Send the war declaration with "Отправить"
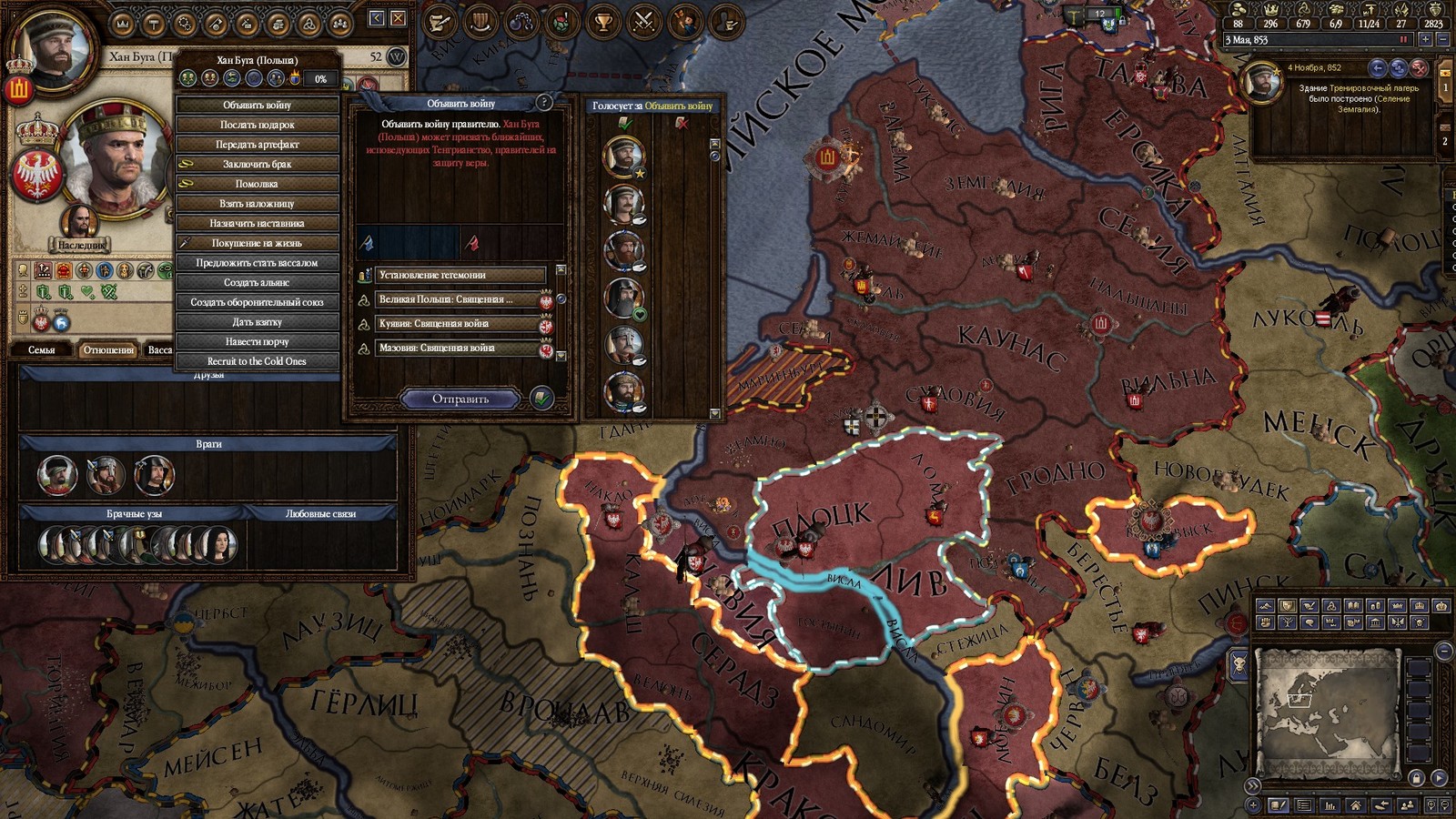 coord(460,399)
